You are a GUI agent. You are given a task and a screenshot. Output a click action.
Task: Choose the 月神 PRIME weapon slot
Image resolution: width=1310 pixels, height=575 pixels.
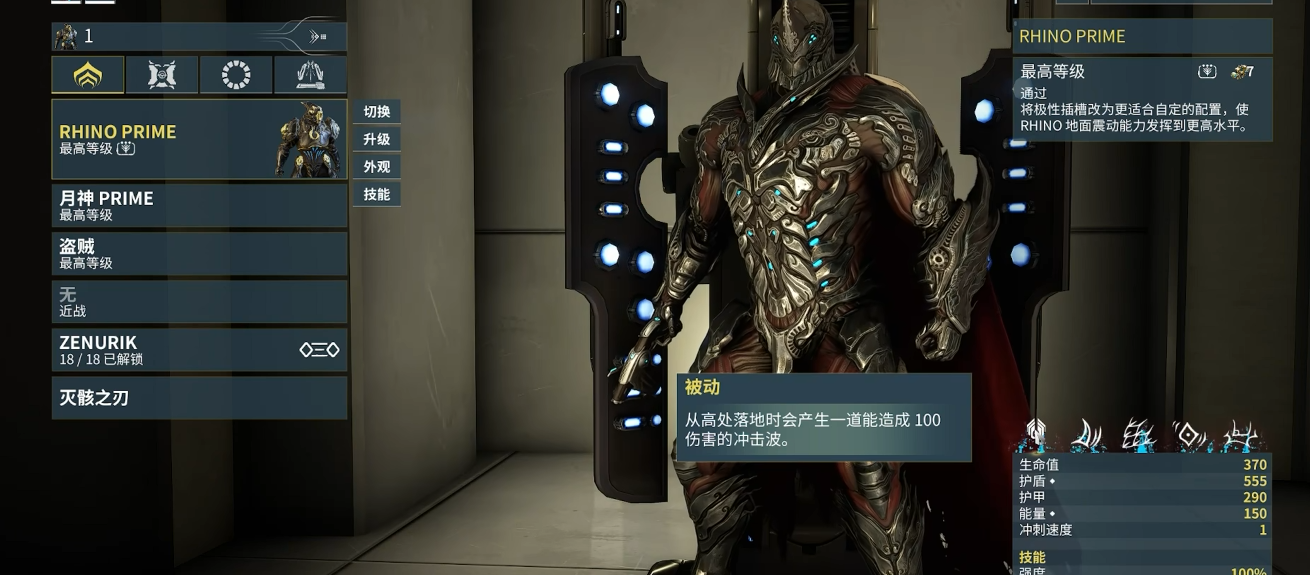[199, 205]
